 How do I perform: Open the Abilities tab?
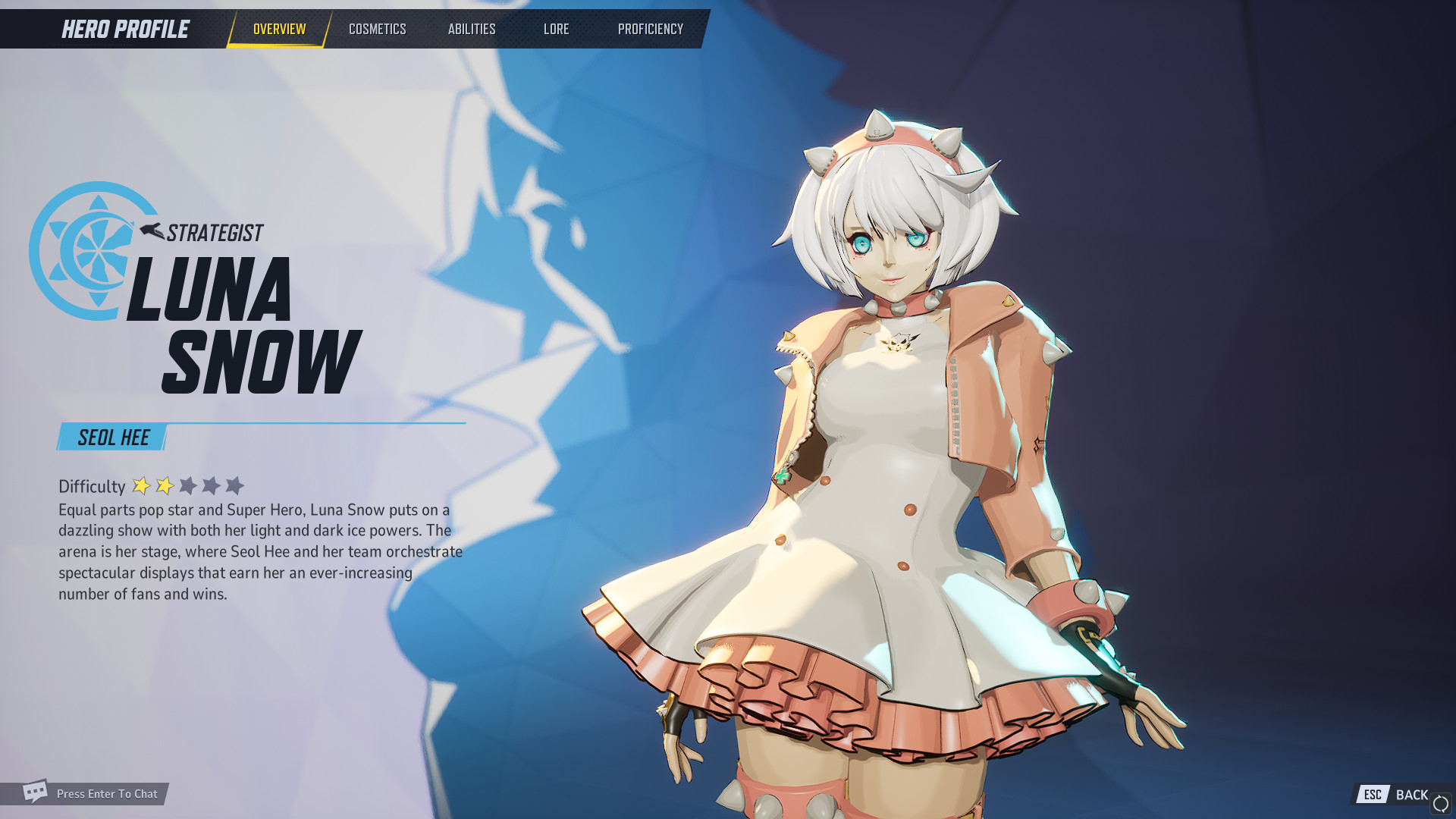click(x=472, y=29)
